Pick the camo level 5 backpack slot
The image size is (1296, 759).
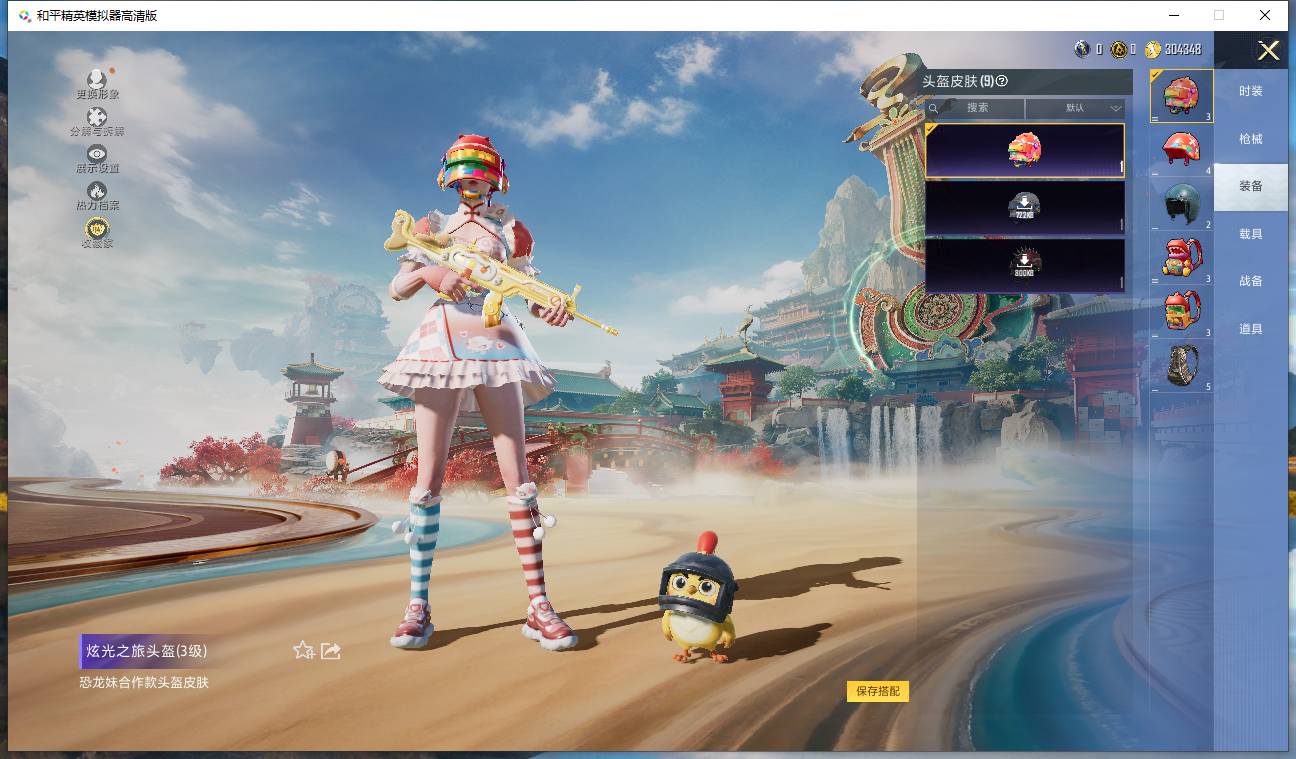click(1182, 365)
